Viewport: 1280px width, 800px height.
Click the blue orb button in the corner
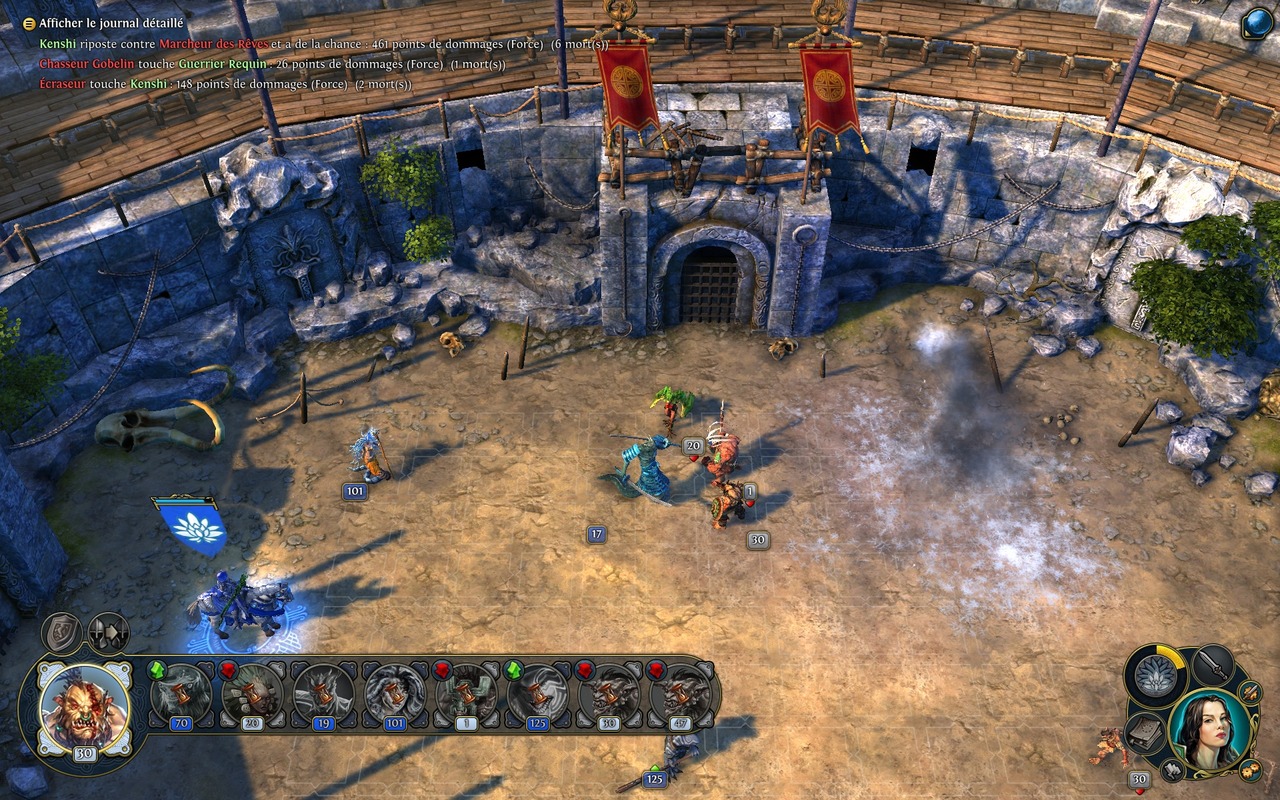click(1256, 23)
